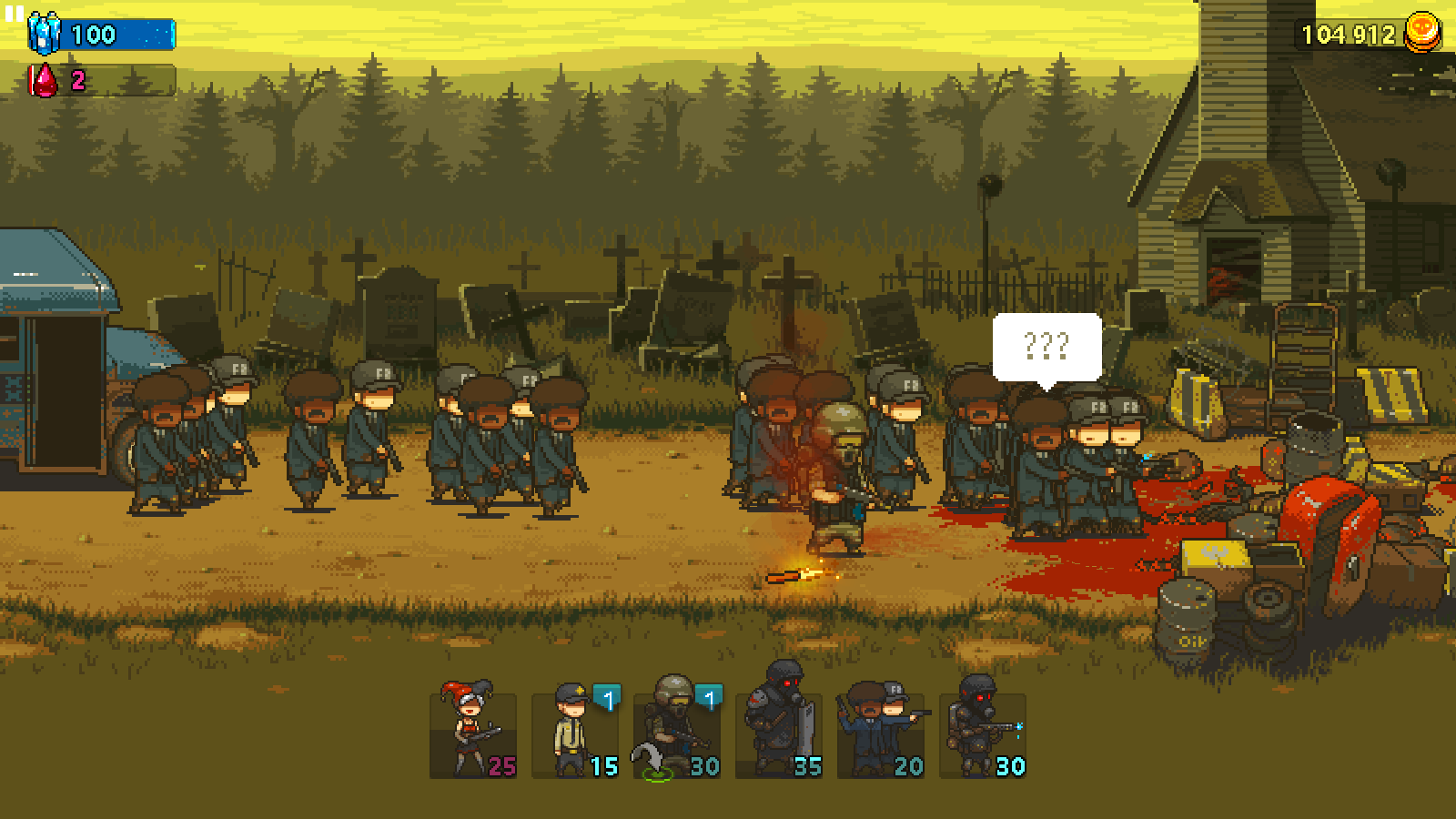Deploy the FBI agent pair costing 20
Screen dimensions: 1456x819
(x=881, y=733)
